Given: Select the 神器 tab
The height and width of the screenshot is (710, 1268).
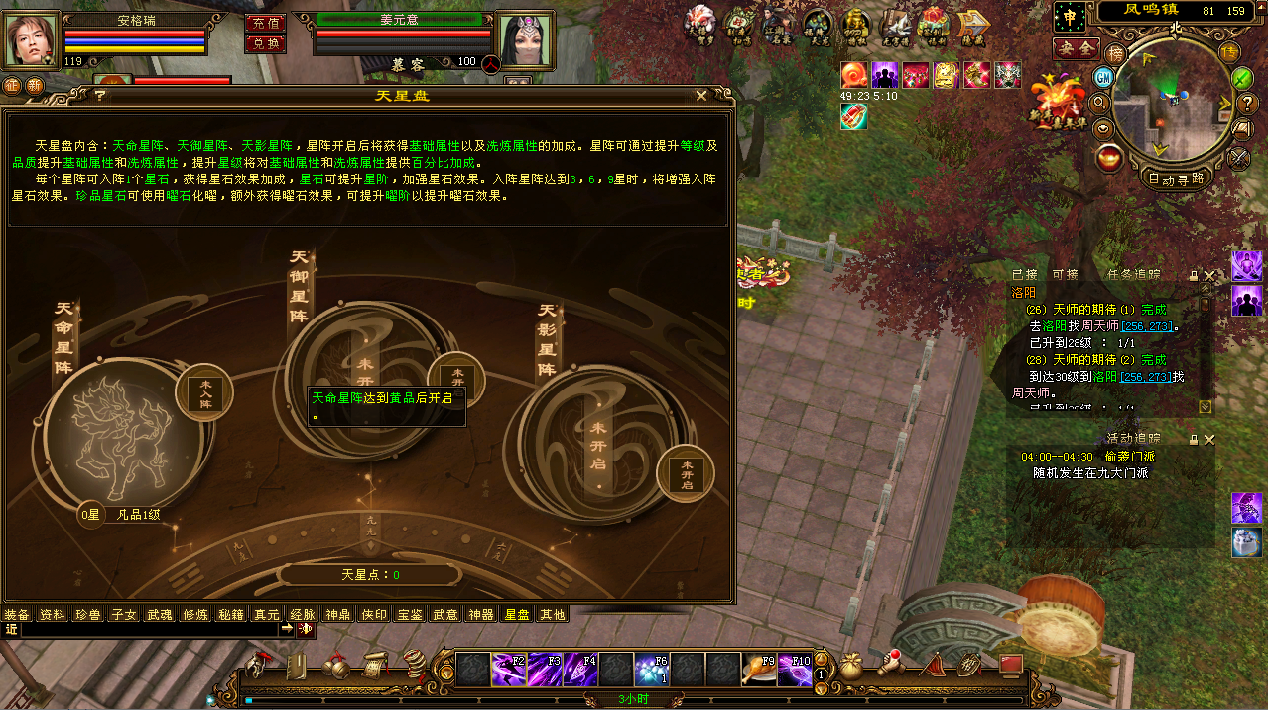Looking at the screenshot, I should click(481, 614).
